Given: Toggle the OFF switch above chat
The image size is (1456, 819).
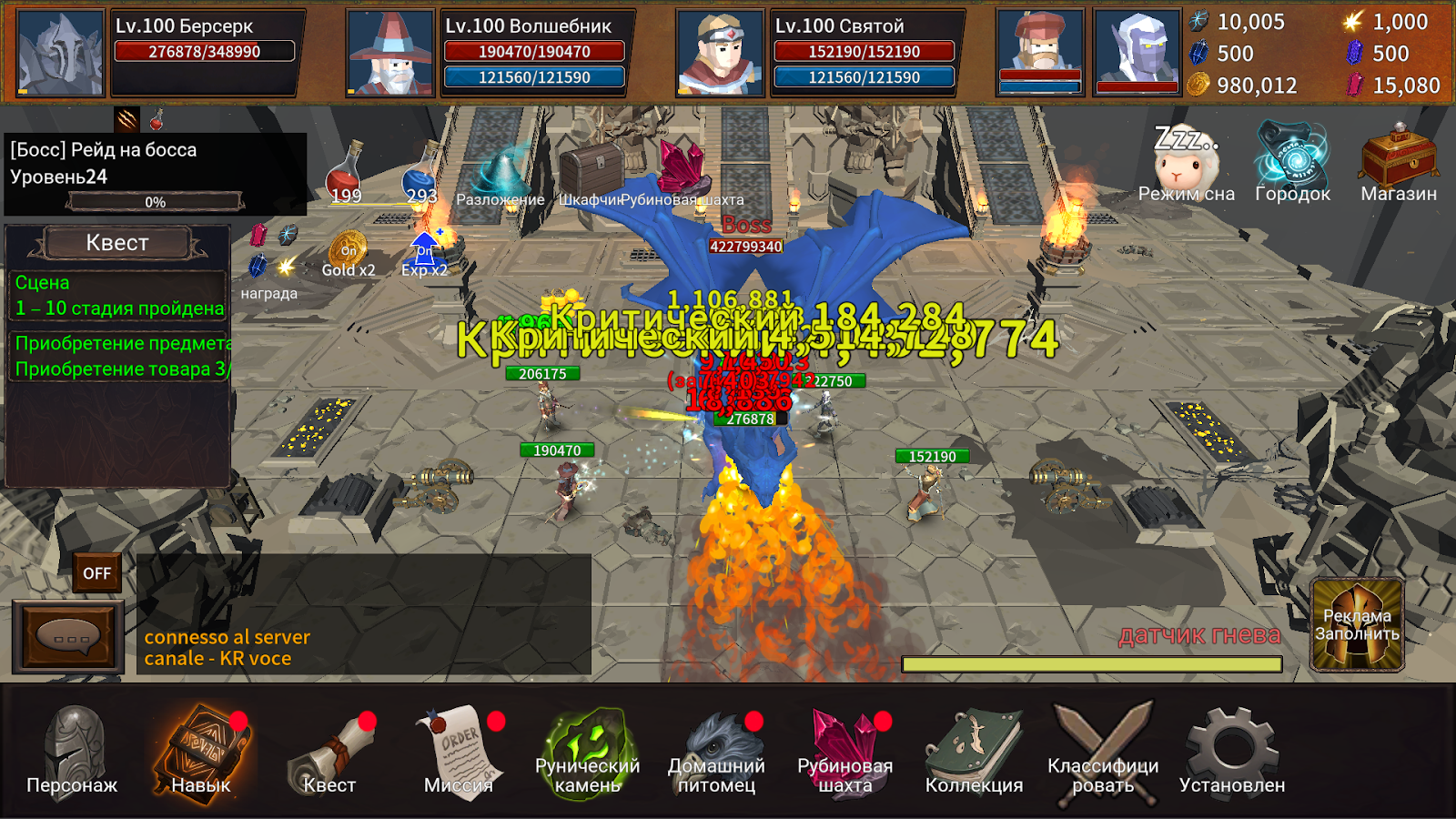Looking at the screenshot, I should click(x=97, y=573).
